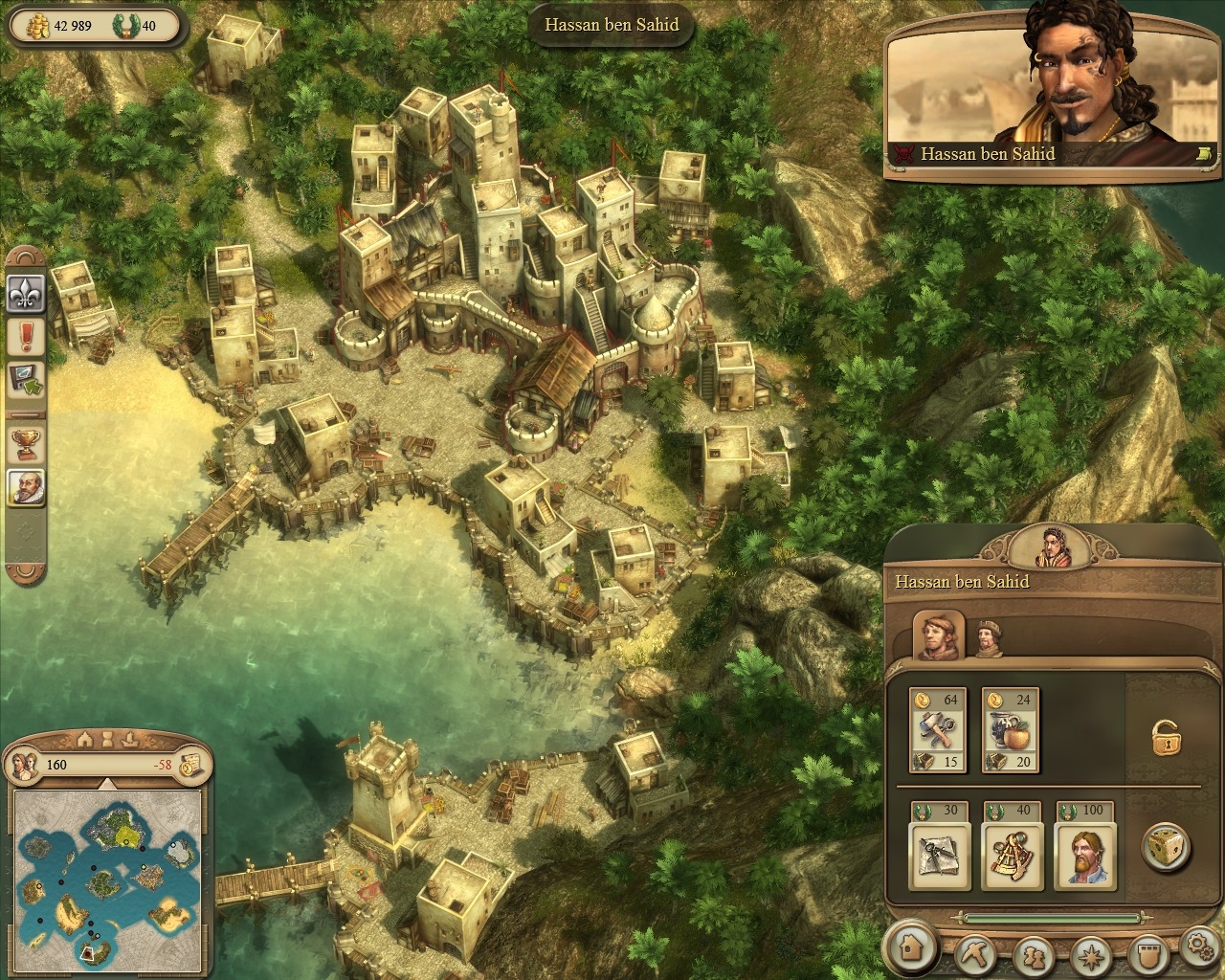
Task: Buy the tools item costing 64 gold
Action: point(937,730)
